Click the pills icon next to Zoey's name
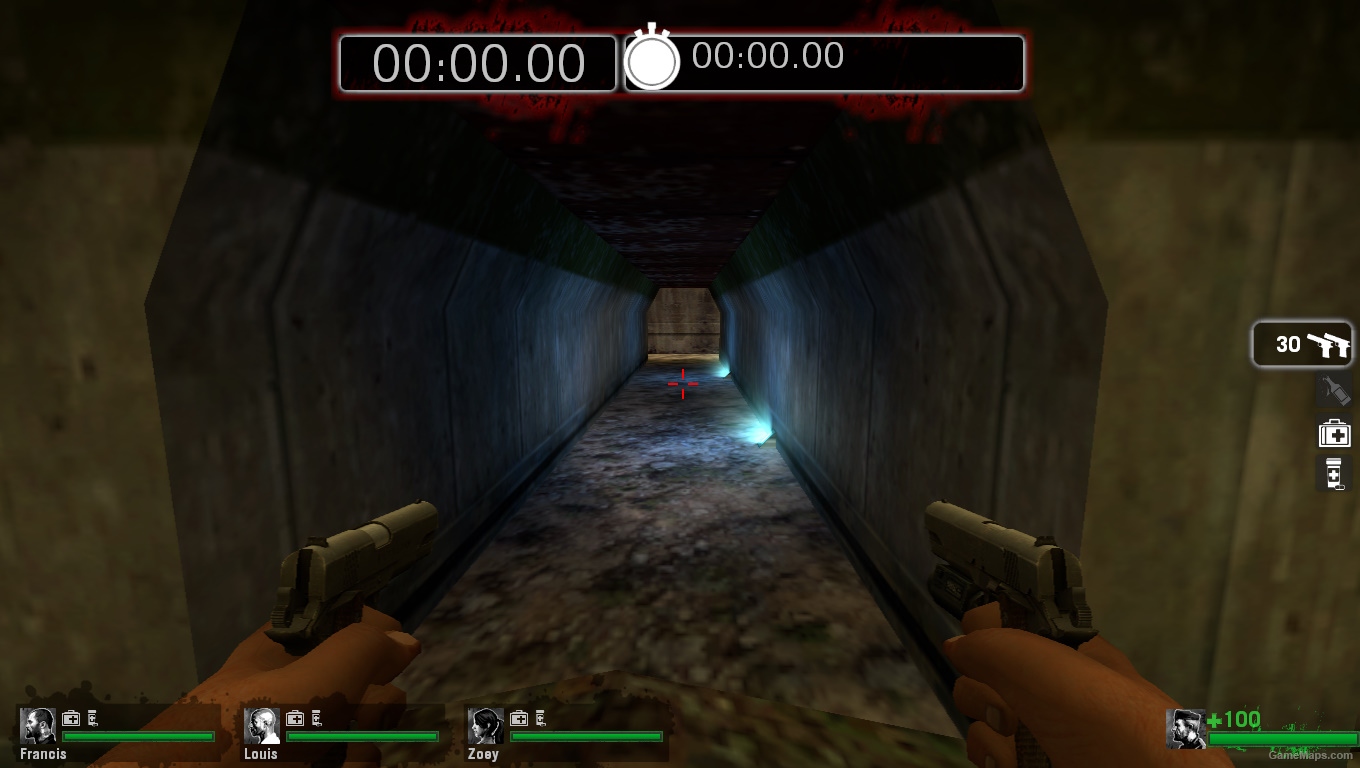The width and height of the screenshot is (1360, 768). [539, 718]
